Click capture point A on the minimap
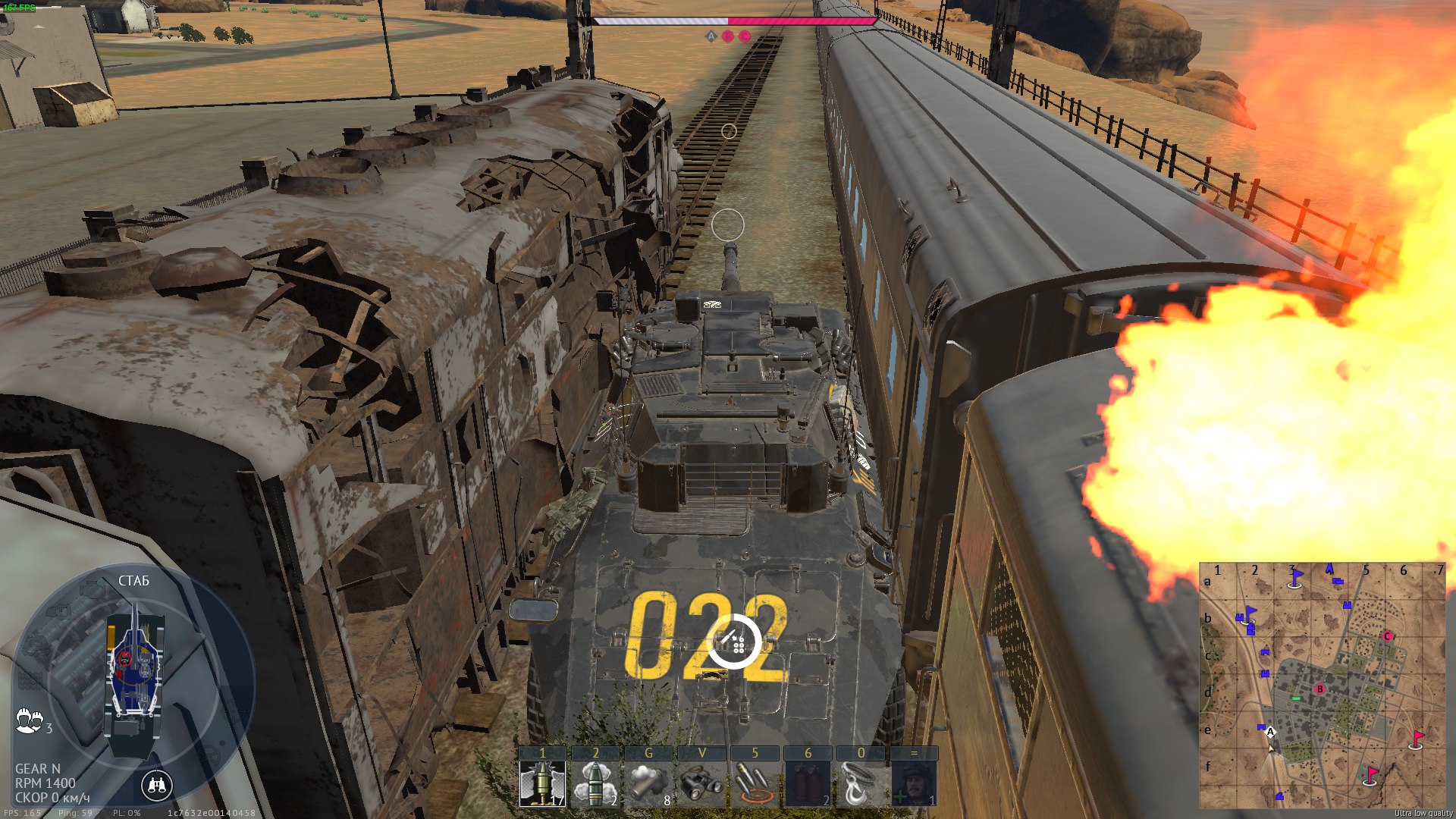The width and height of the screenshot is (1456, 819). [x=1271, y=732]
